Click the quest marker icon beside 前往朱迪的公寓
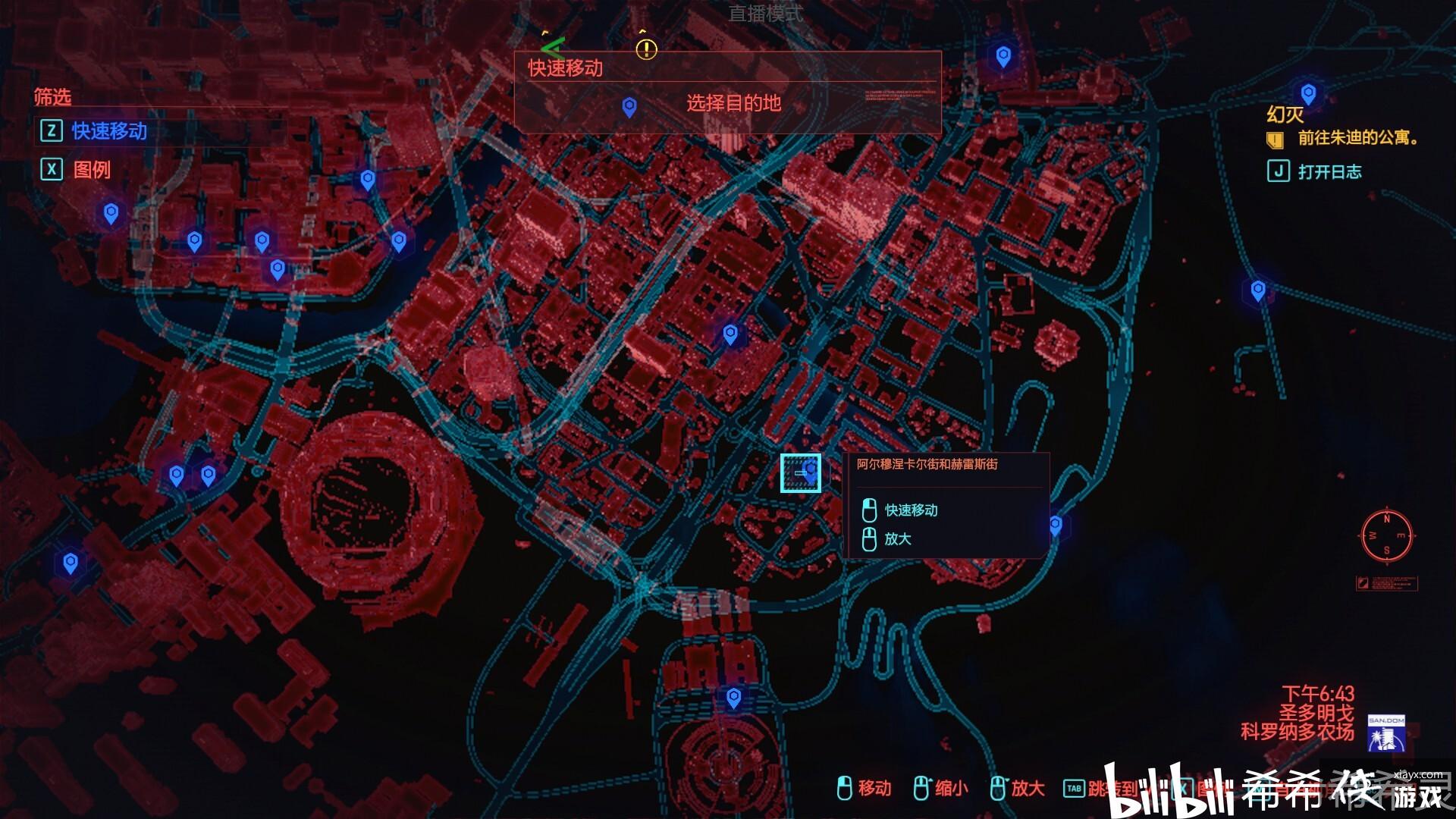This screenshot has width=1456, height=819. 1276,141
